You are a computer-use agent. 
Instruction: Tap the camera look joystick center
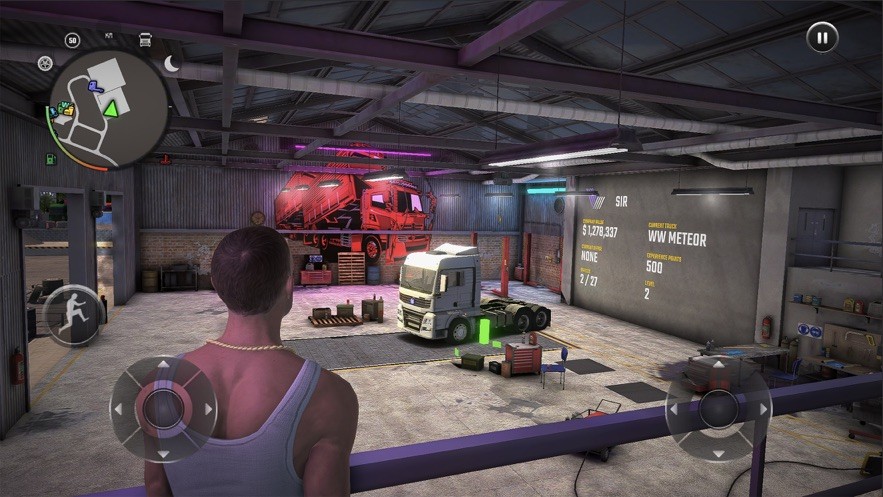tap(718, 409)
